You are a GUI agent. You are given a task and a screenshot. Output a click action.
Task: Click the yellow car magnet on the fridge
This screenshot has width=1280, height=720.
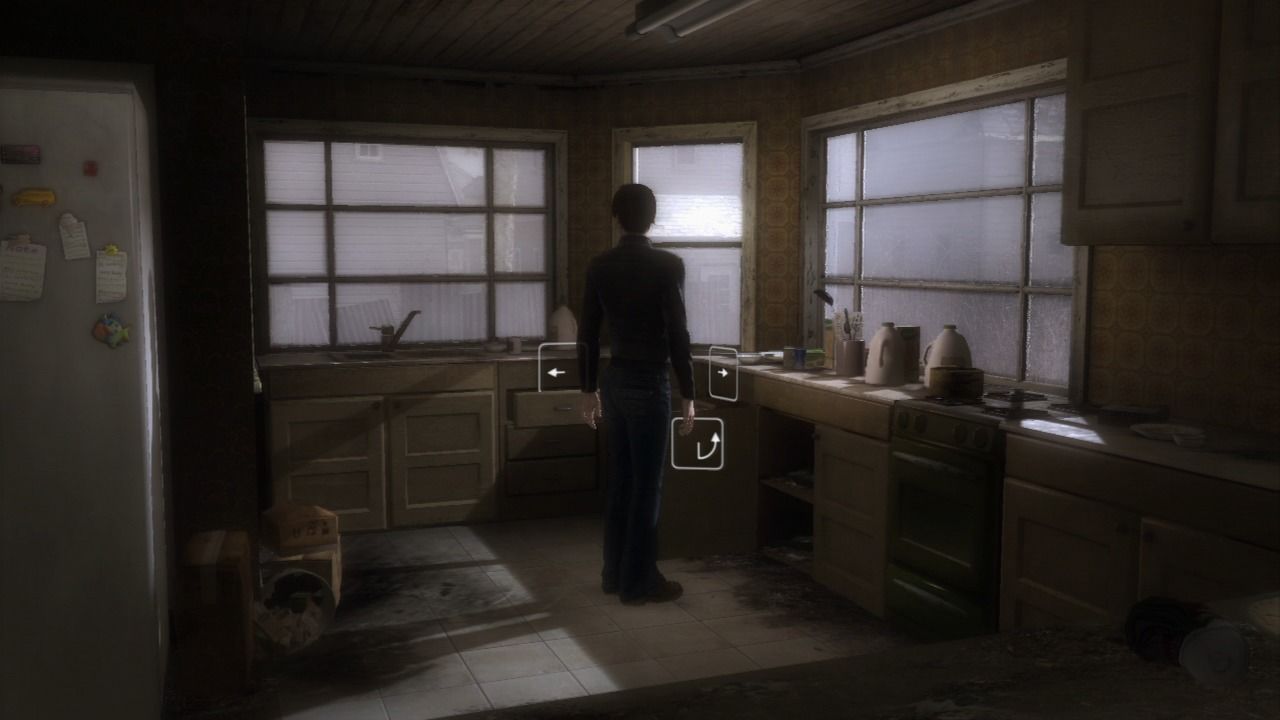[x=33, y=197]
